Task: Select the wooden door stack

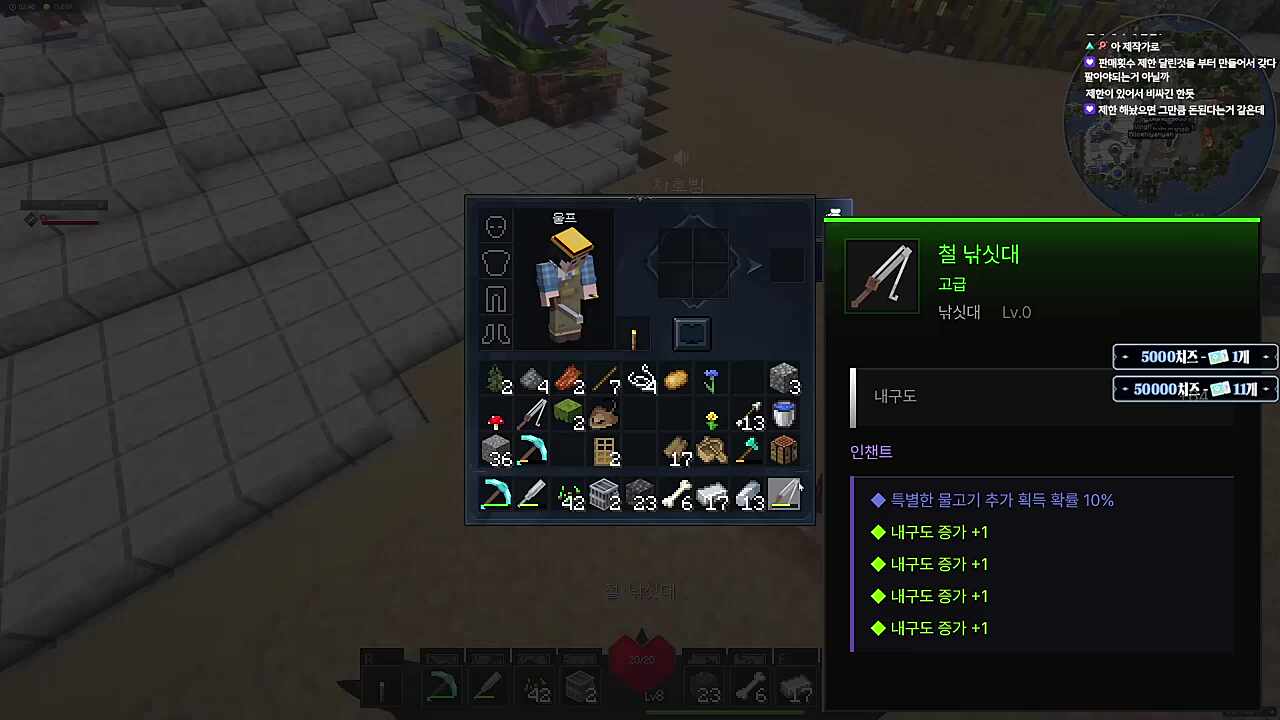Action: [x=604, y=451]
